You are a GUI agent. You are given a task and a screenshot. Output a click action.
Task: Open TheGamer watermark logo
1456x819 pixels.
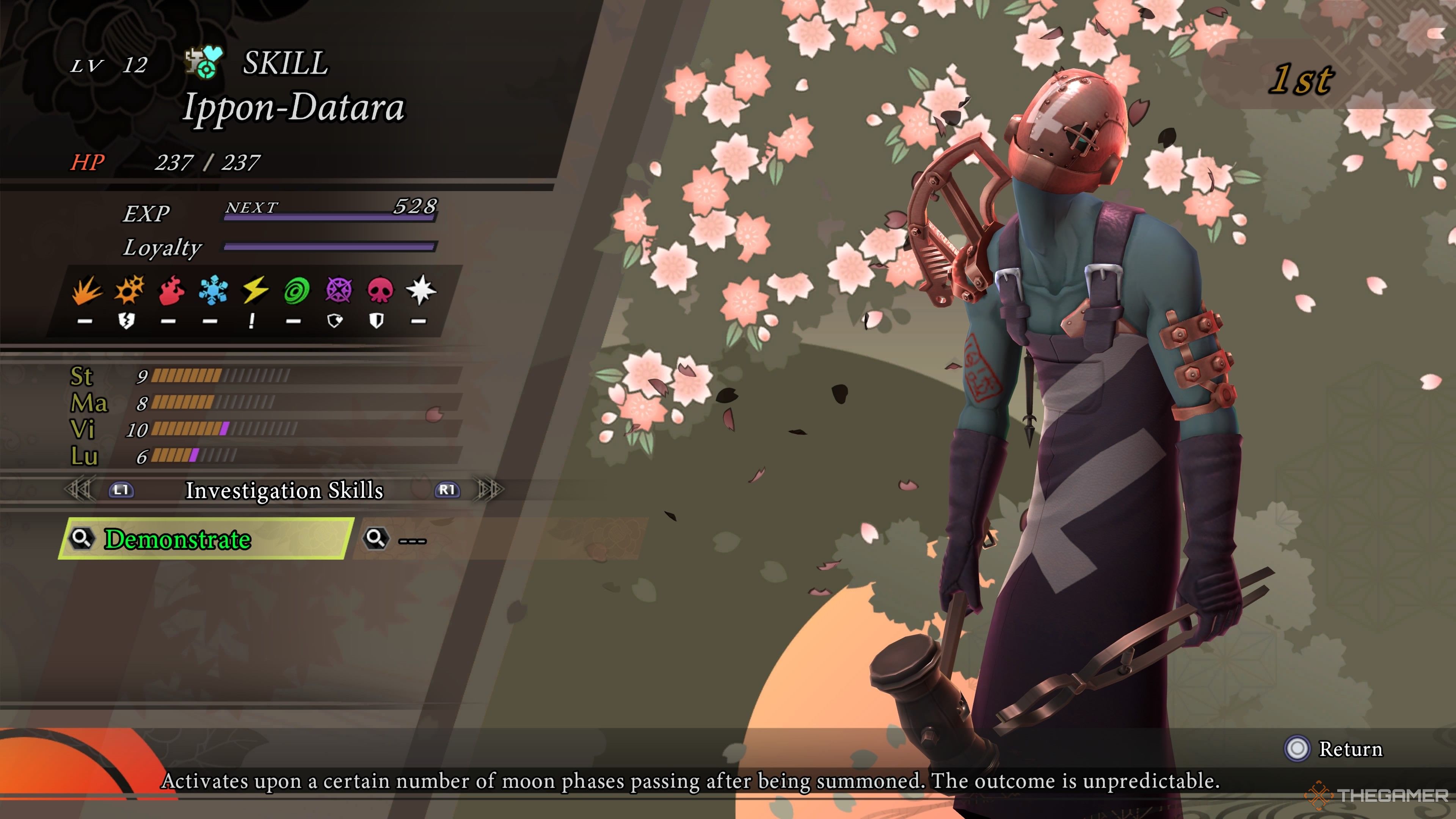[x=1377, y=796]
